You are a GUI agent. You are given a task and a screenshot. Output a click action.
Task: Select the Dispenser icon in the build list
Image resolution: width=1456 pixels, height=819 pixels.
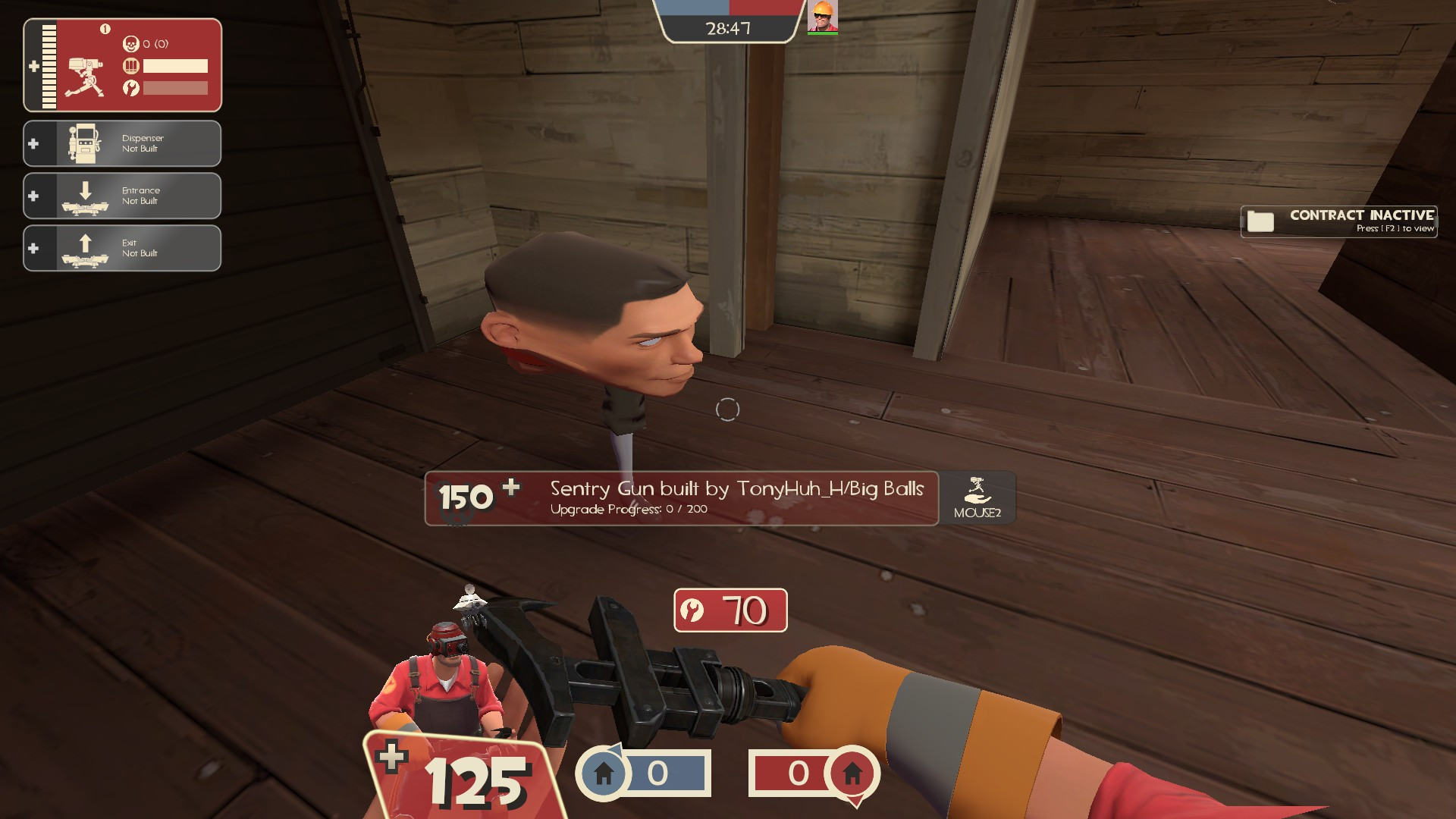click(x=83, y=143)
